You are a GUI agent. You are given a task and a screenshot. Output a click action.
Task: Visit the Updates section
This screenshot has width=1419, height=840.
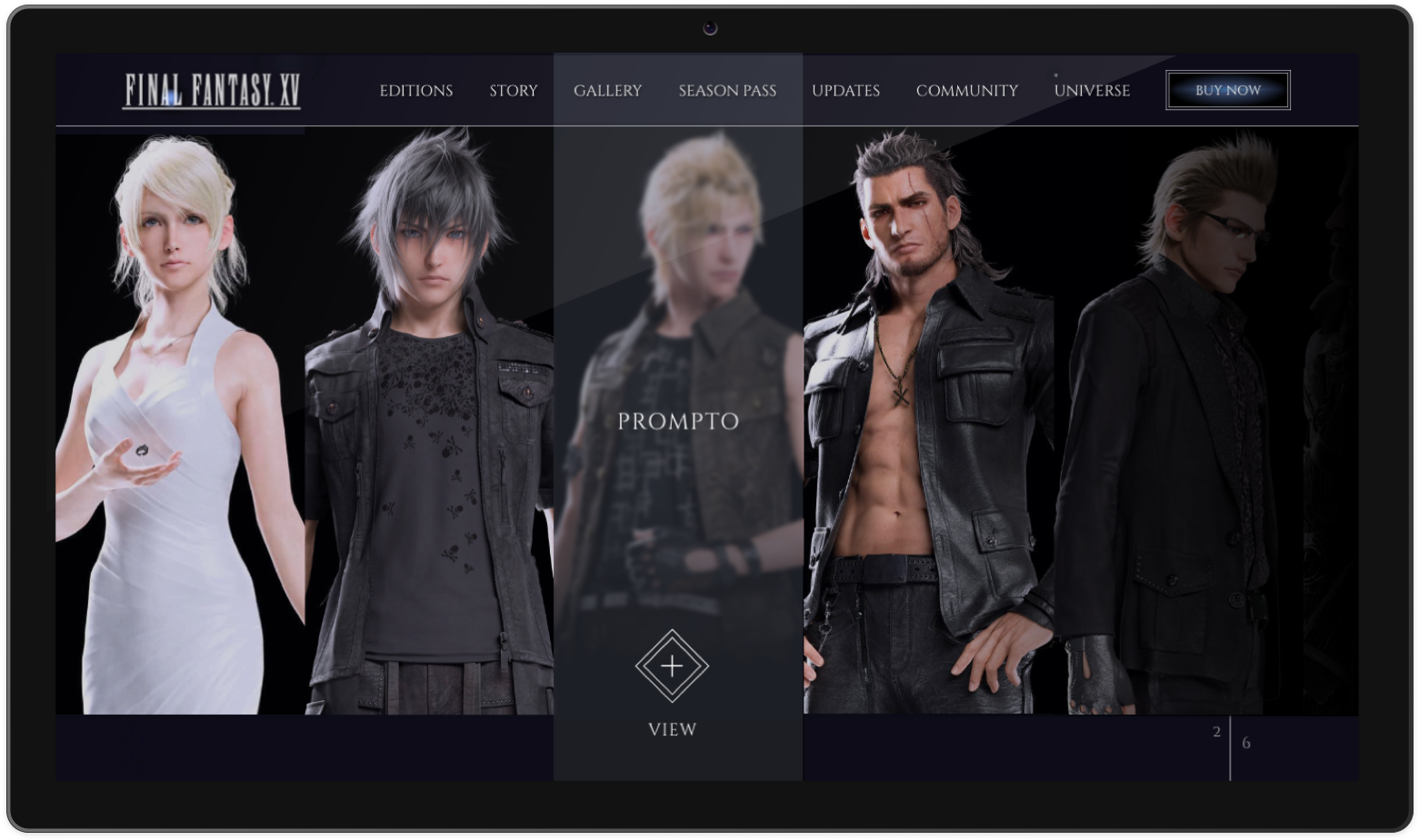[x=845, y=90]
